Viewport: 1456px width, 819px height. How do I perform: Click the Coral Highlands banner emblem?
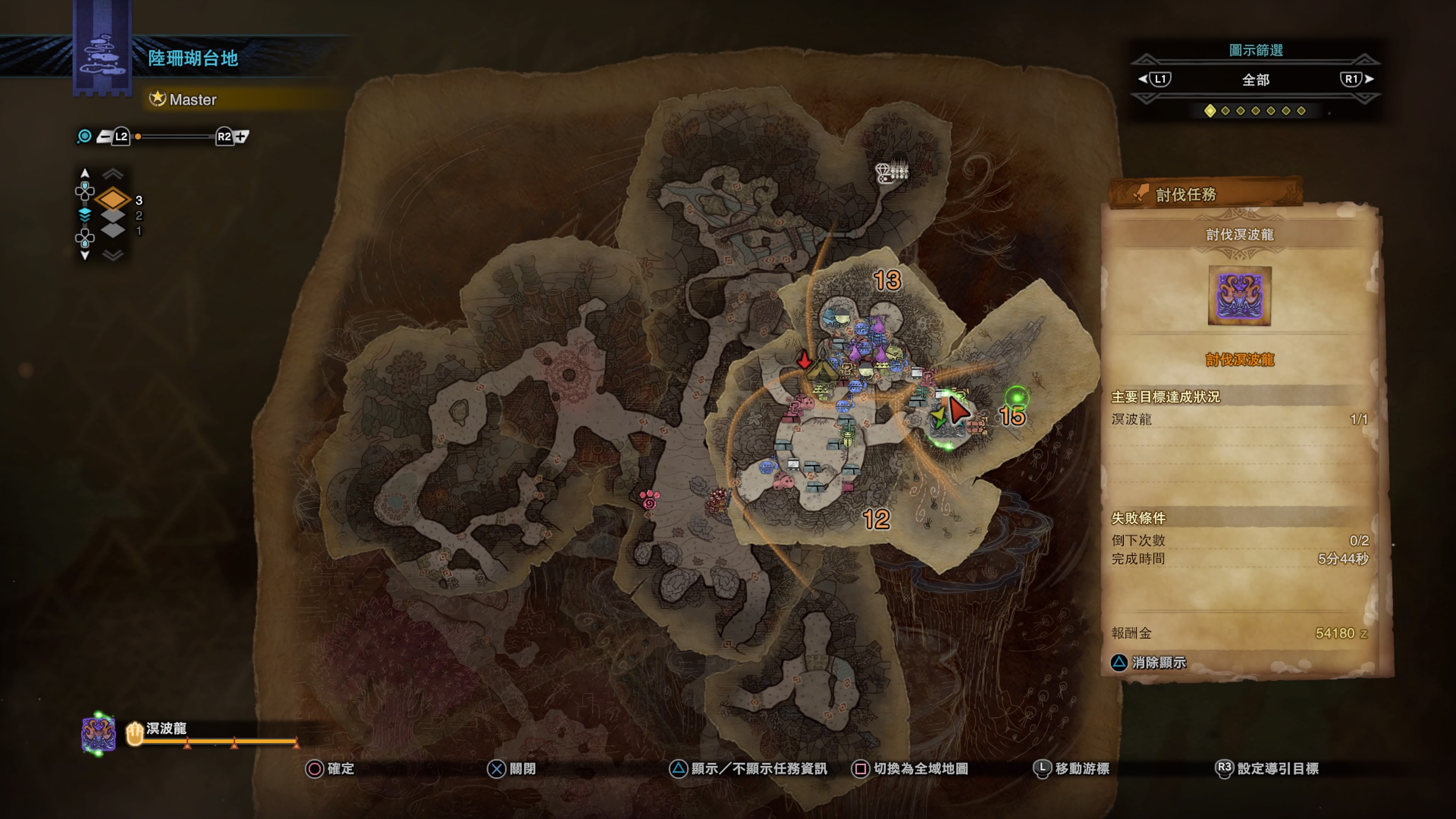(102, 53)
